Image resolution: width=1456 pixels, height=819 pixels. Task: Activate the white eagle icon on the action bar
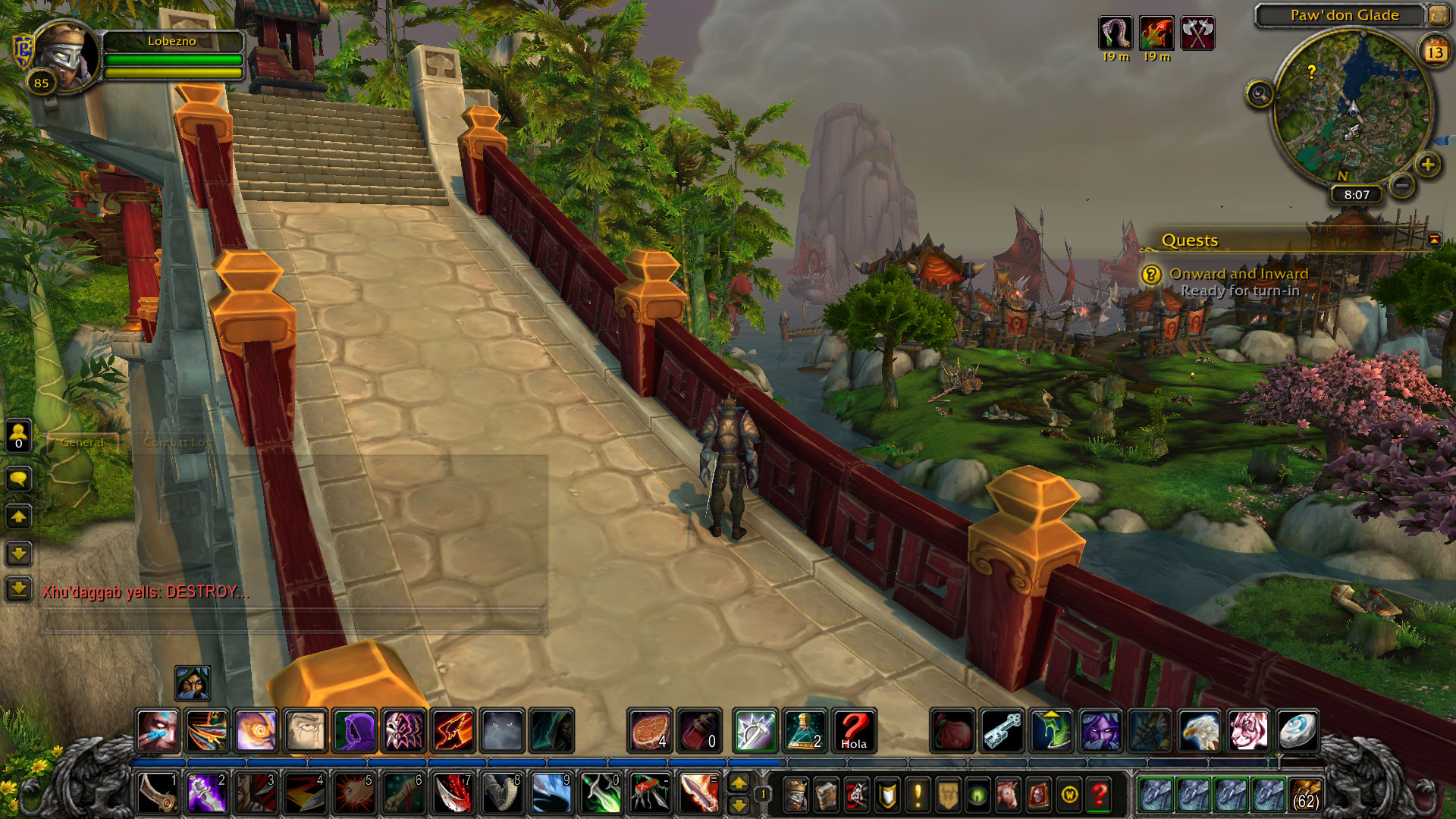pyautogui.click(x=1200, y=731)
